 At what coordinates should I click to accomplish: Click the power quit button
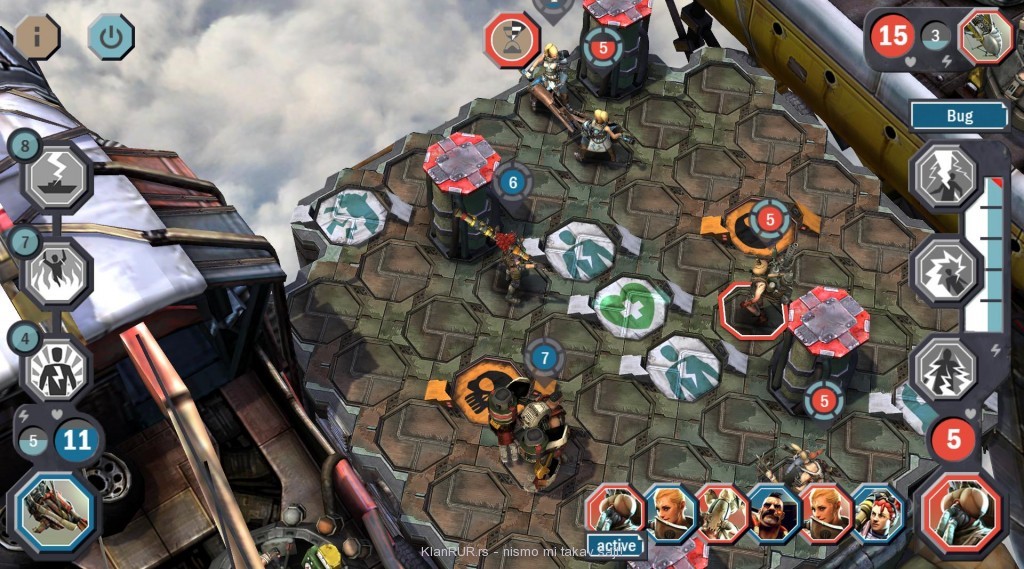tap(110, 37)
